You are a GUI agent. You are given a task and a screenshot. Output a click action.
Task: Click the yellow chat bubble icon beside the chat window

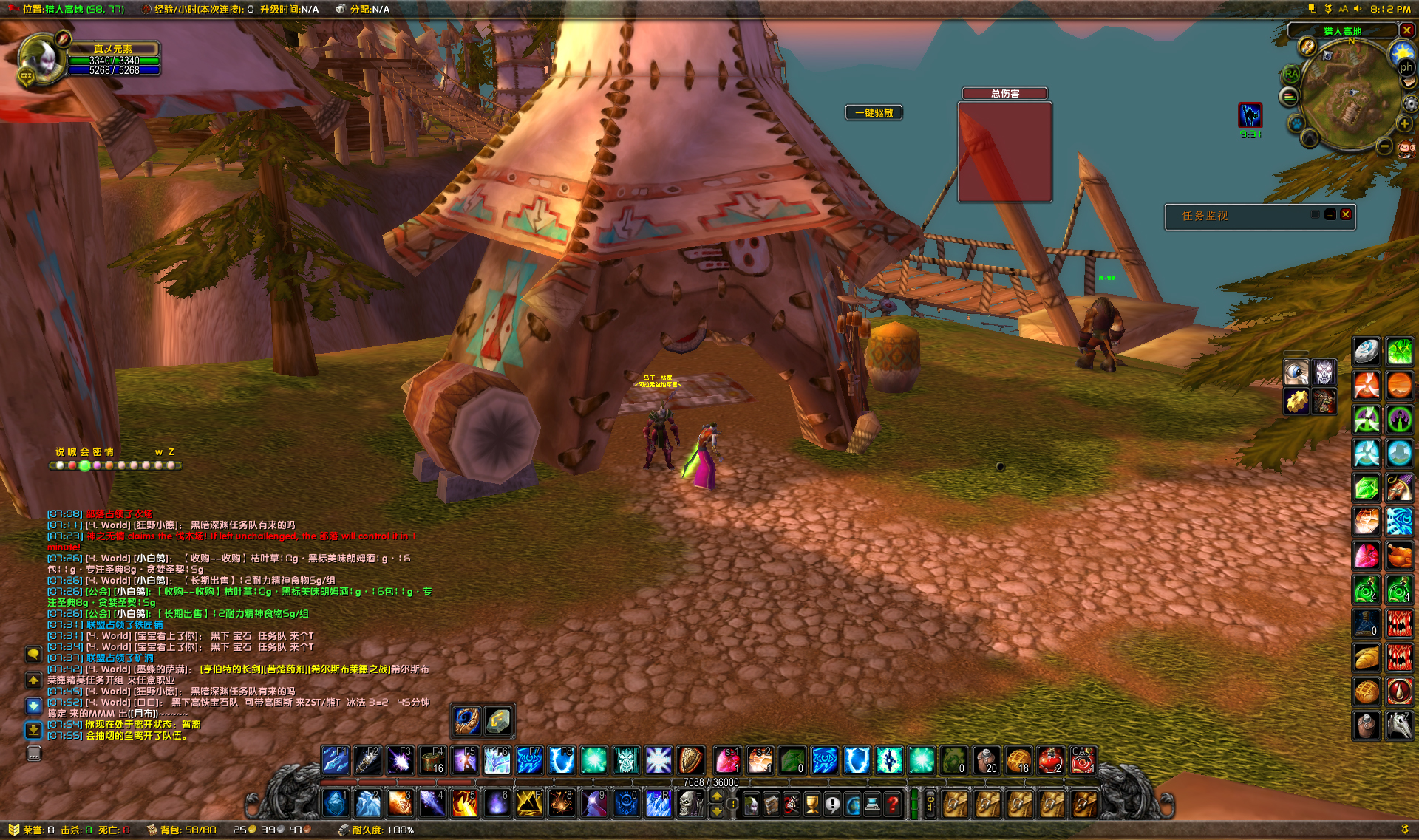tap(33, 654)
